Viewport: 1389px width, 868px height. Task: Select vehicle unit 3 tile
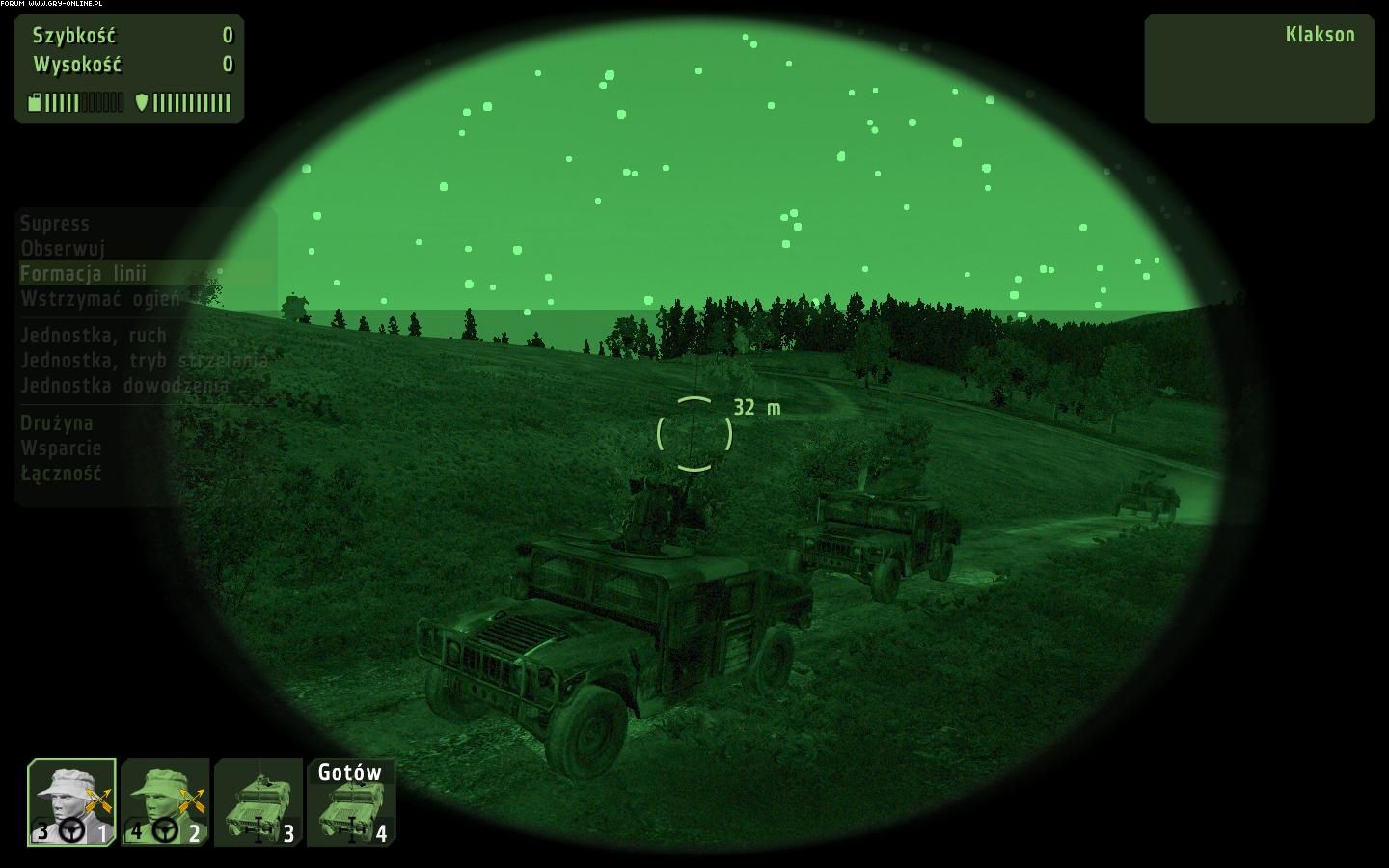[258, 802]
